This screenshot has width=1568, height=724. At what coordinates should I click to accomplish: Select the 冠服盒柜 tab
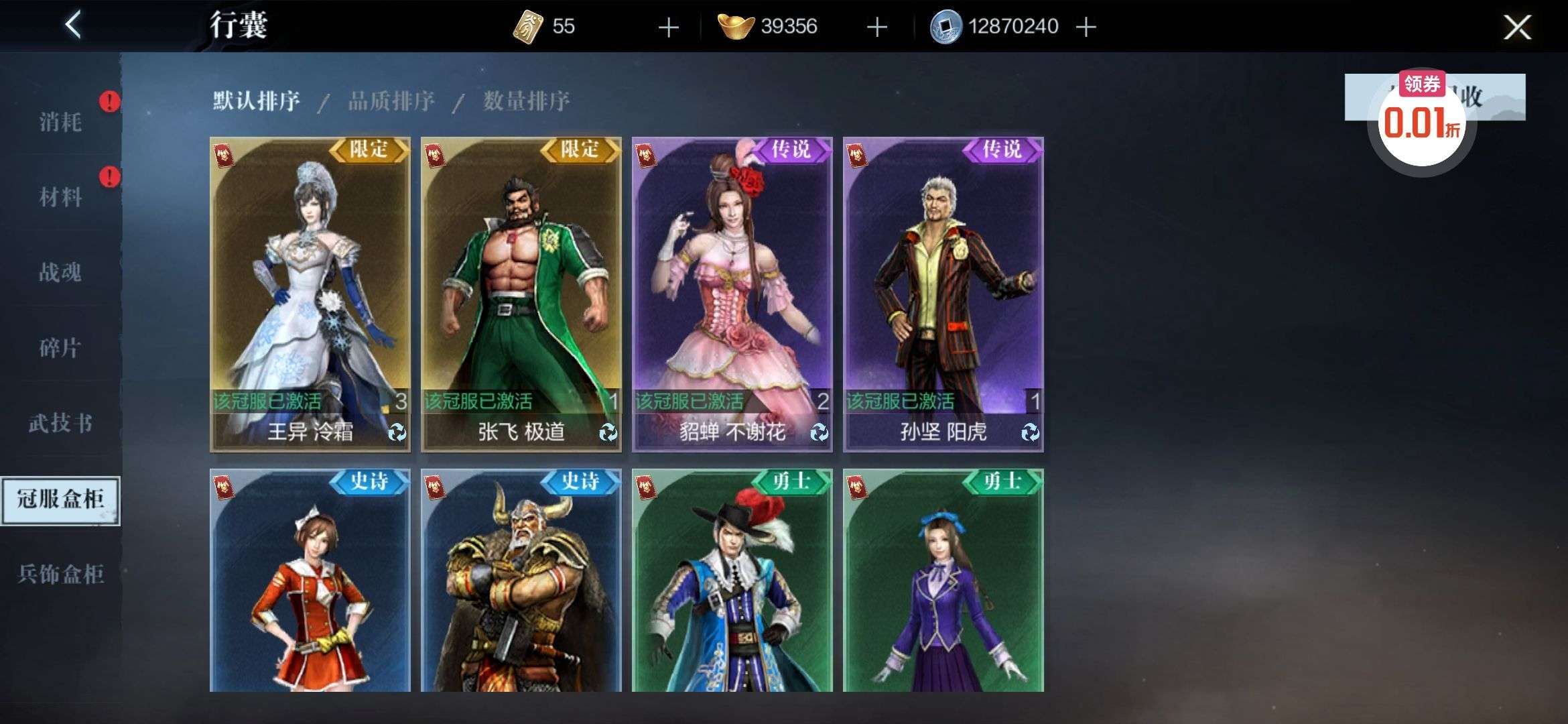coord(60,499)
